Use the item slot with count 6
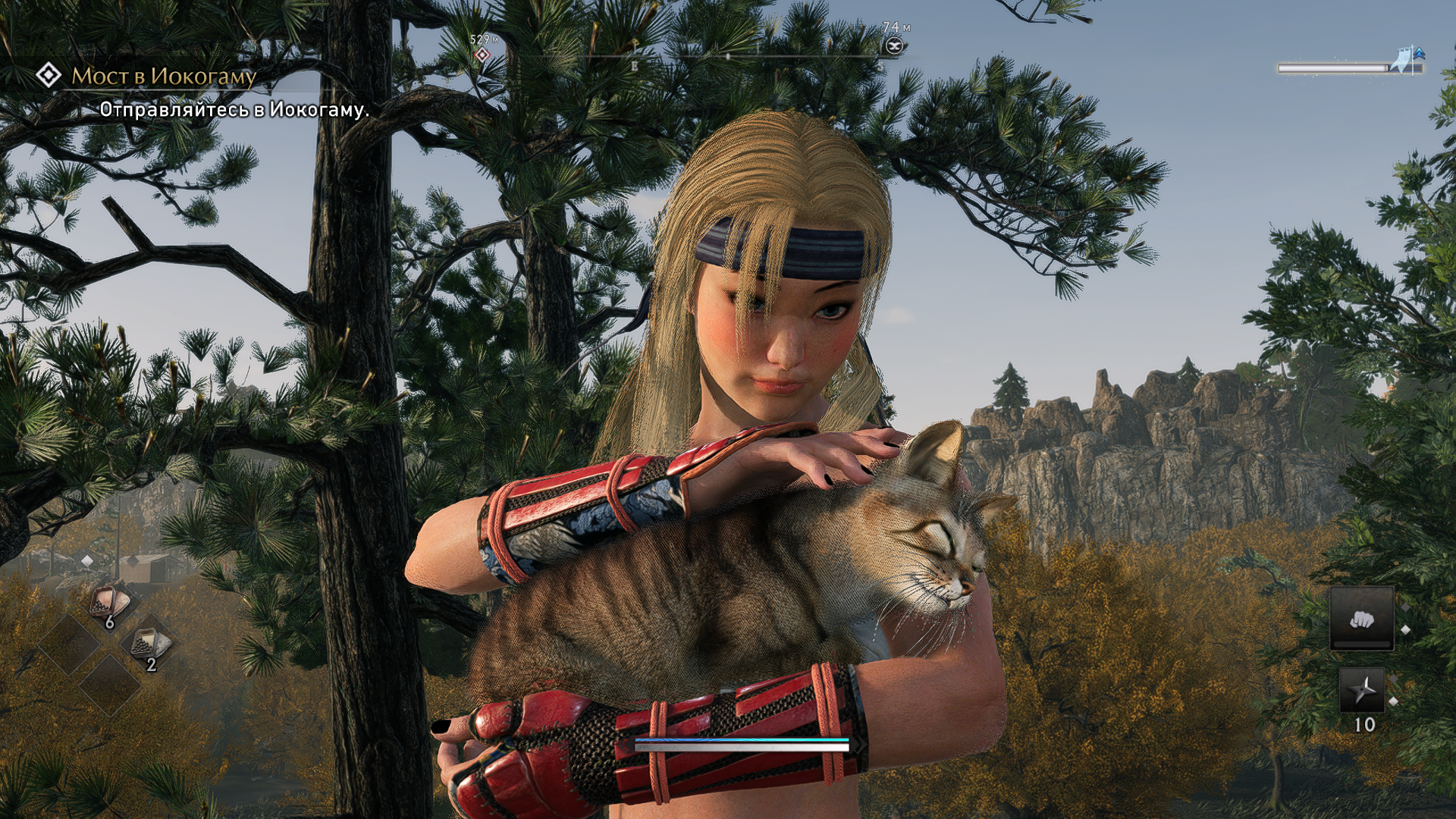The height and width of the screenshot is (819, 1456). click(110, 604)
